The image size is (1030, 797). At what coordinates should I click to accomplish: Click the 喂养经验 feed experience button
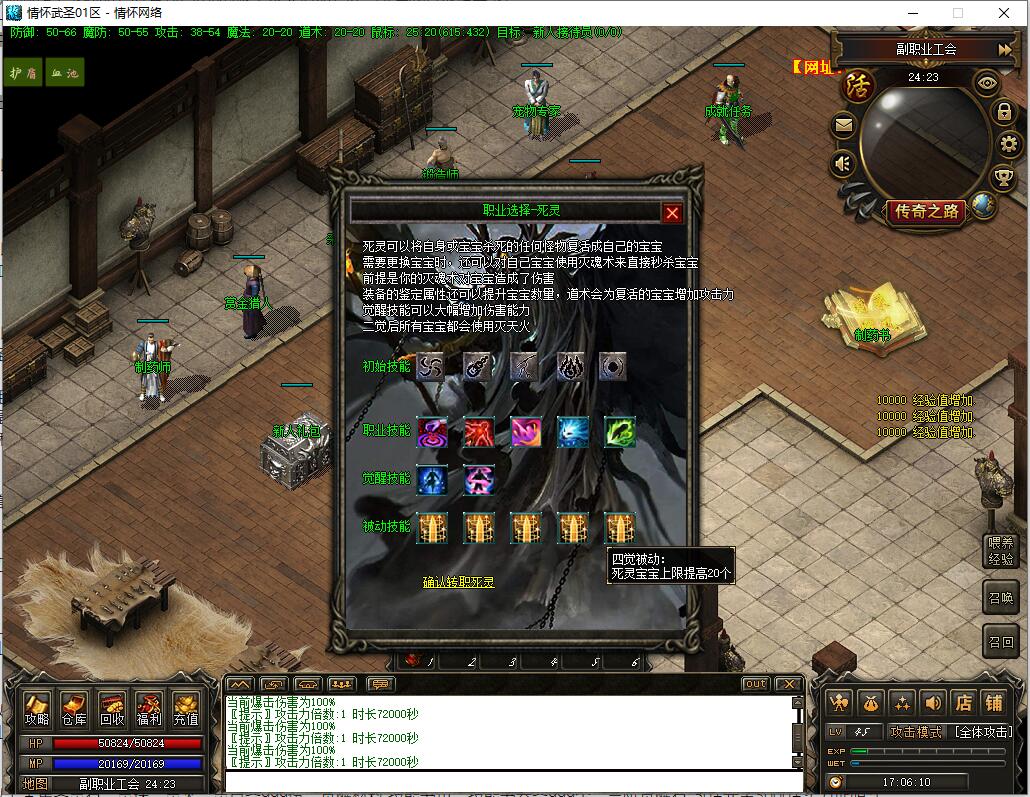(1001, 551)
